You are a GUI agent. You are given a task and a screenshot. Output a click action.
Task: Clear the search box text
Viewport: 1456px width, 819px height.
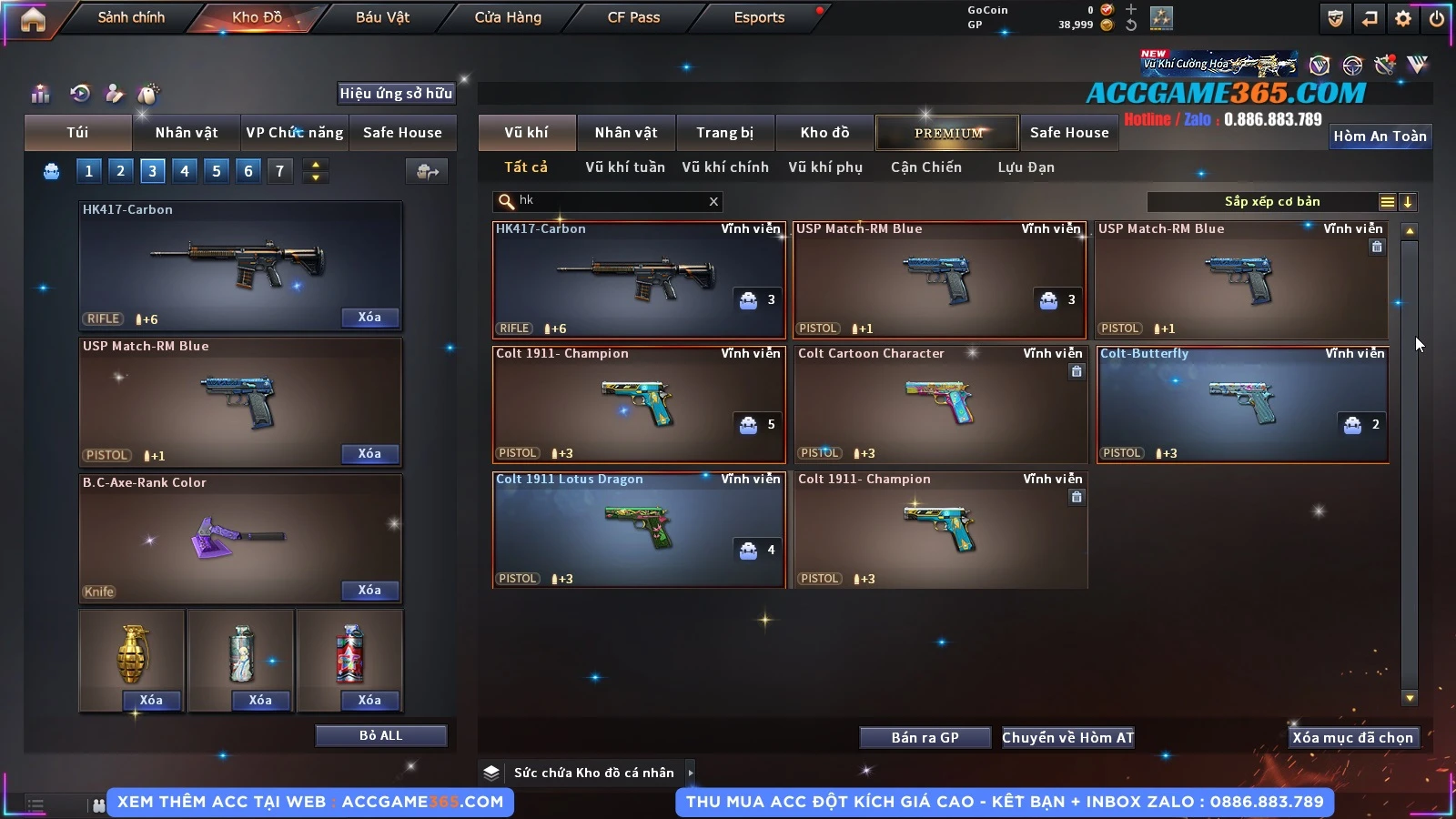(713, 202)
